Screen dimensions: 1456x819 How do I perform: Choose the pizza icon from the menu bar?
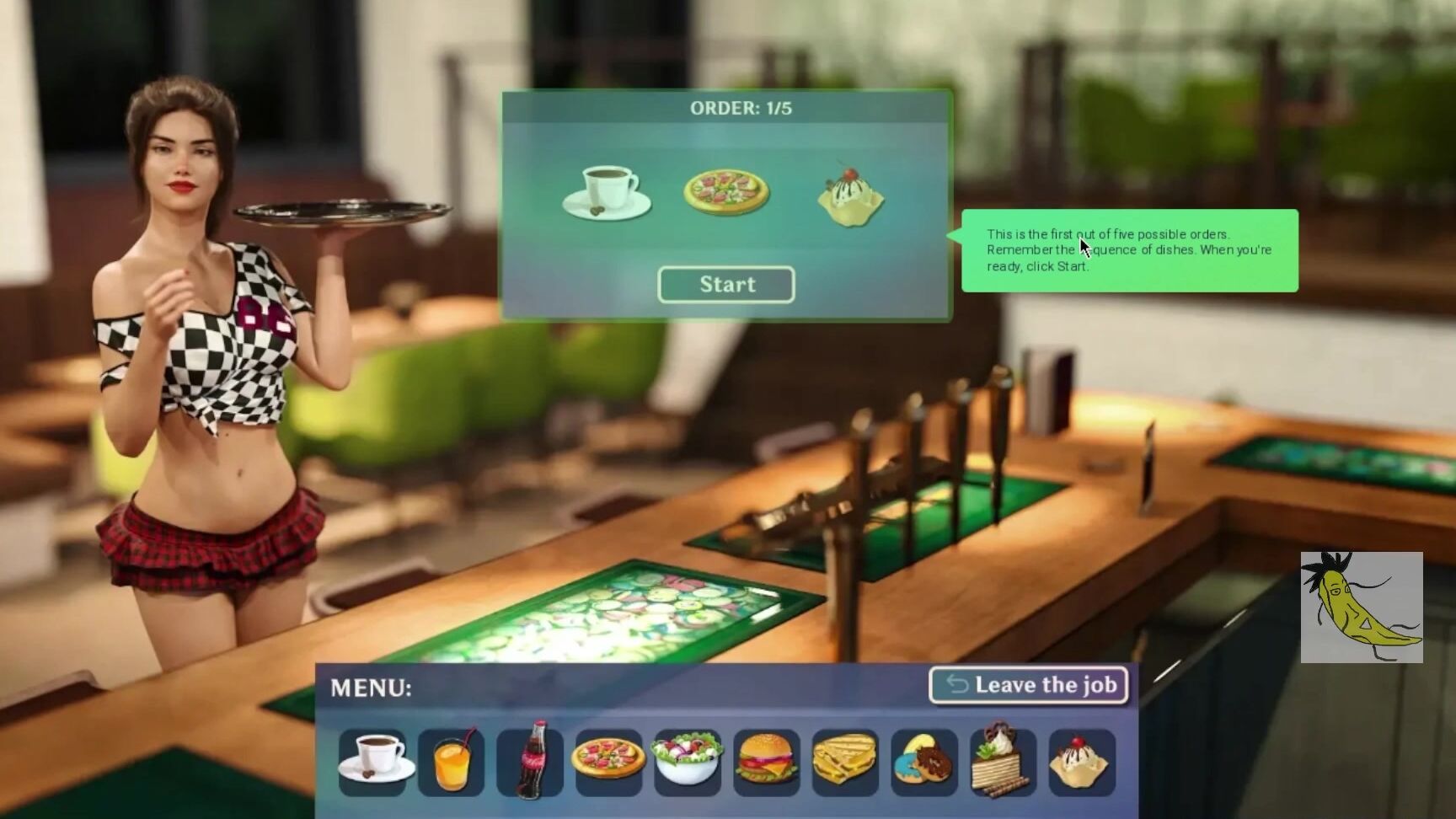click(608, 761)
